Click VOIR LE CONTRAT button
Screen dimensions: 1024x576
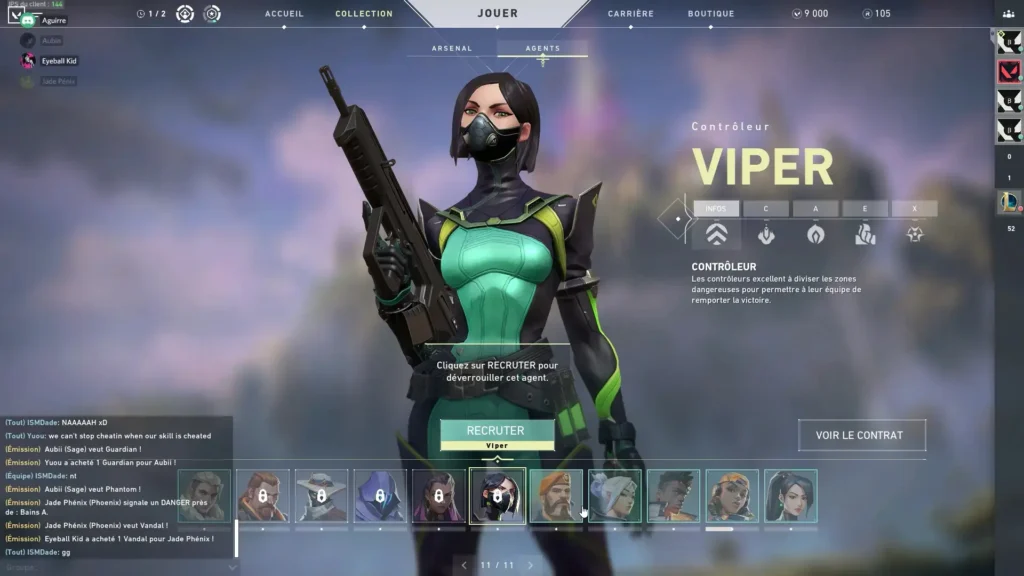tap(861, 435)
